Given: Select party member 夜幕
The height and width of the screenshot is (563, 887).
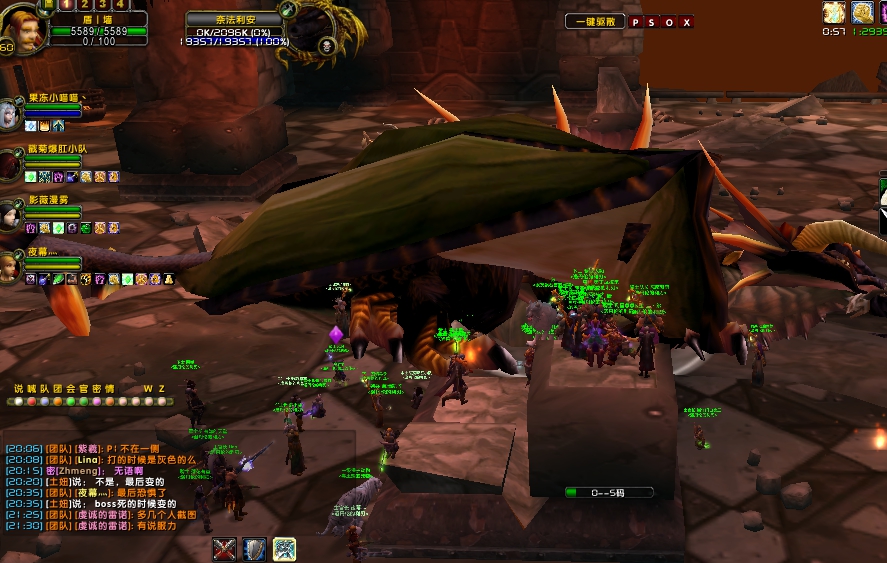Looking at the screenshot, I should 12,266.
